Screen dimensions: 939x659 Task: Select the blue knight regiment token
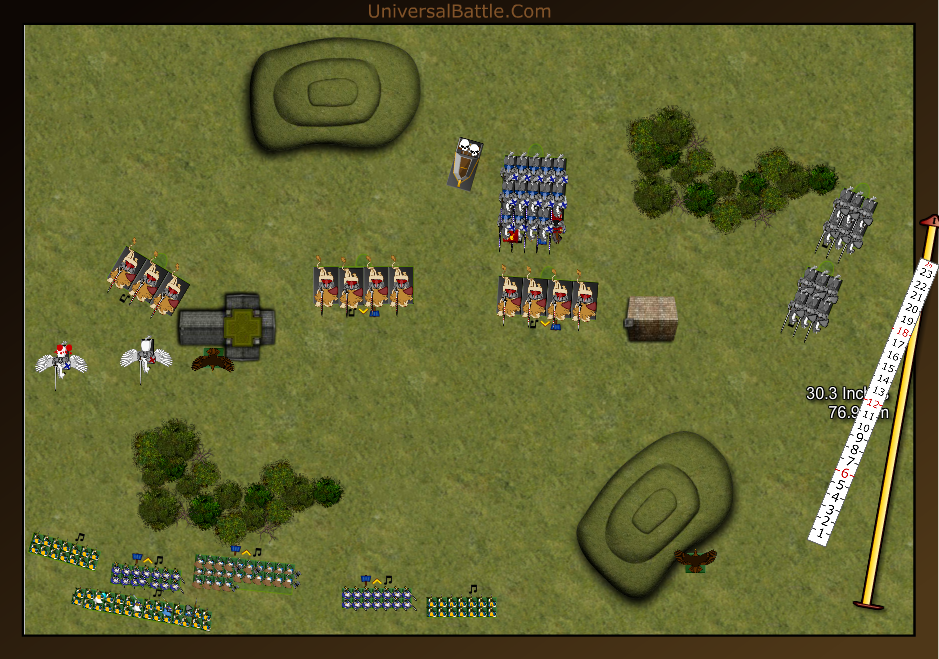coord(533,200)
